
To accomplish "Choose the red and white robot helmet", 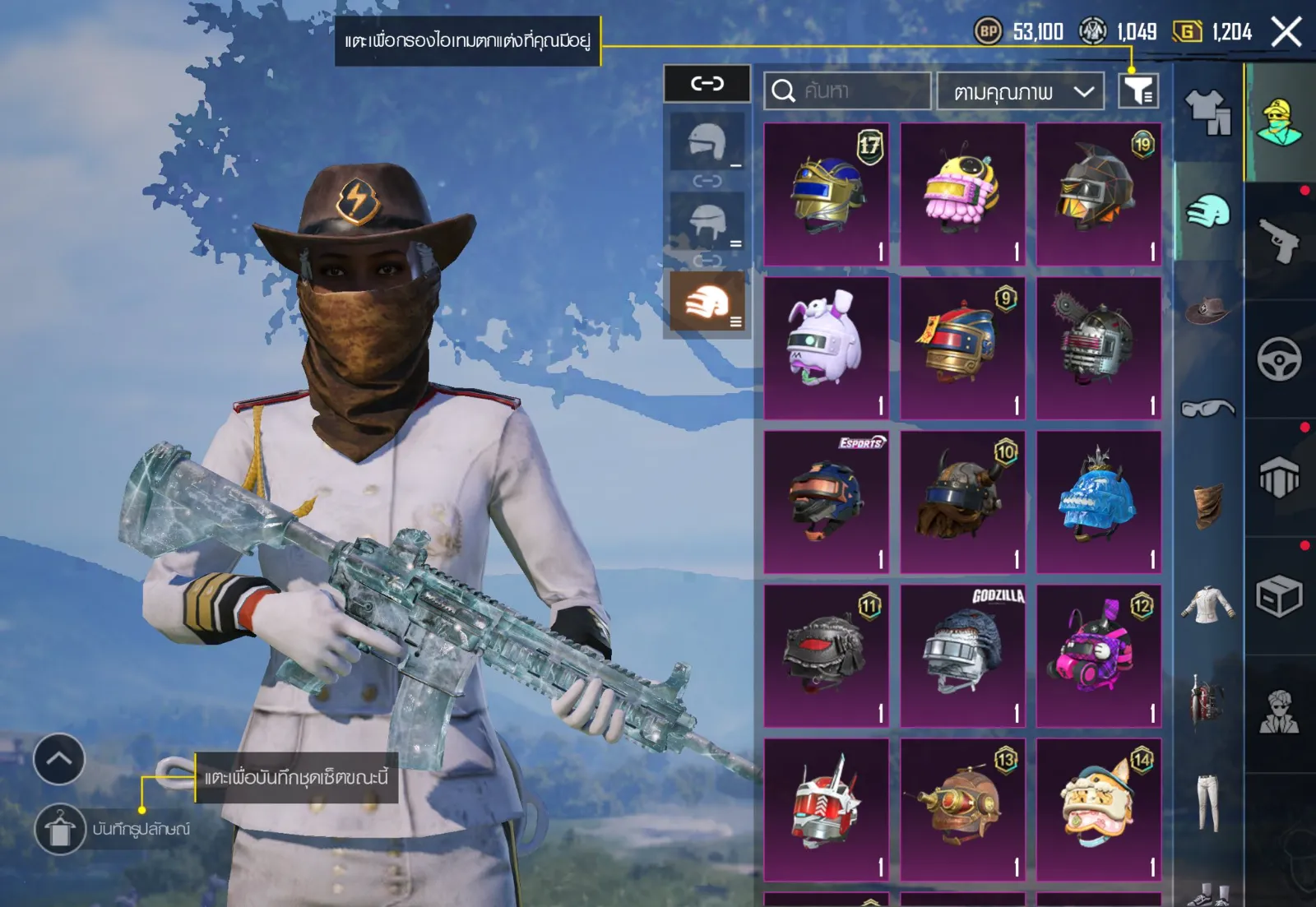I will coord(826,809).
